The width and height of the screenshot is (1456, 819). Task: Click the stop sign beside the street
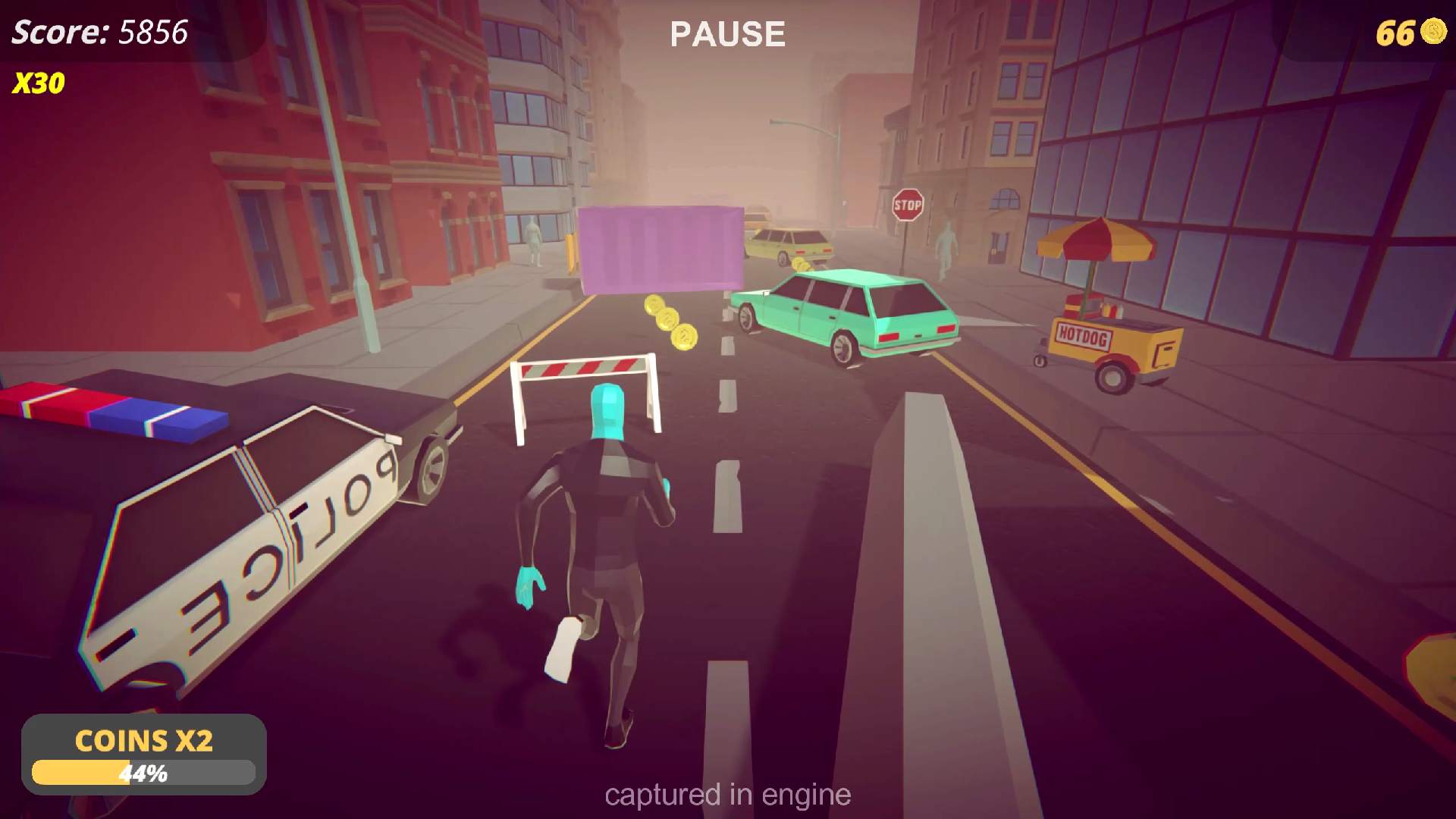point(908,204)
